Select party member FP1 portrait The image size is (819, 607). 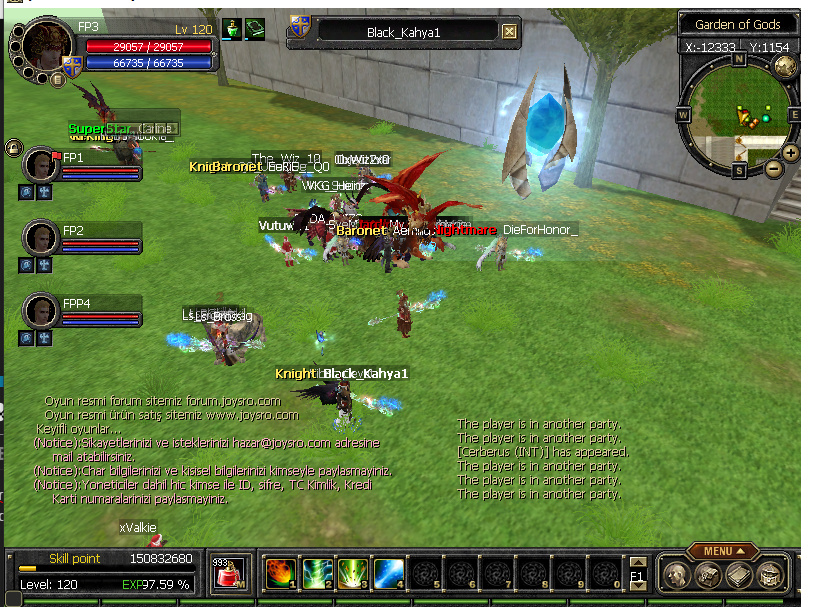pyautogui.click(x=41, y=164)
